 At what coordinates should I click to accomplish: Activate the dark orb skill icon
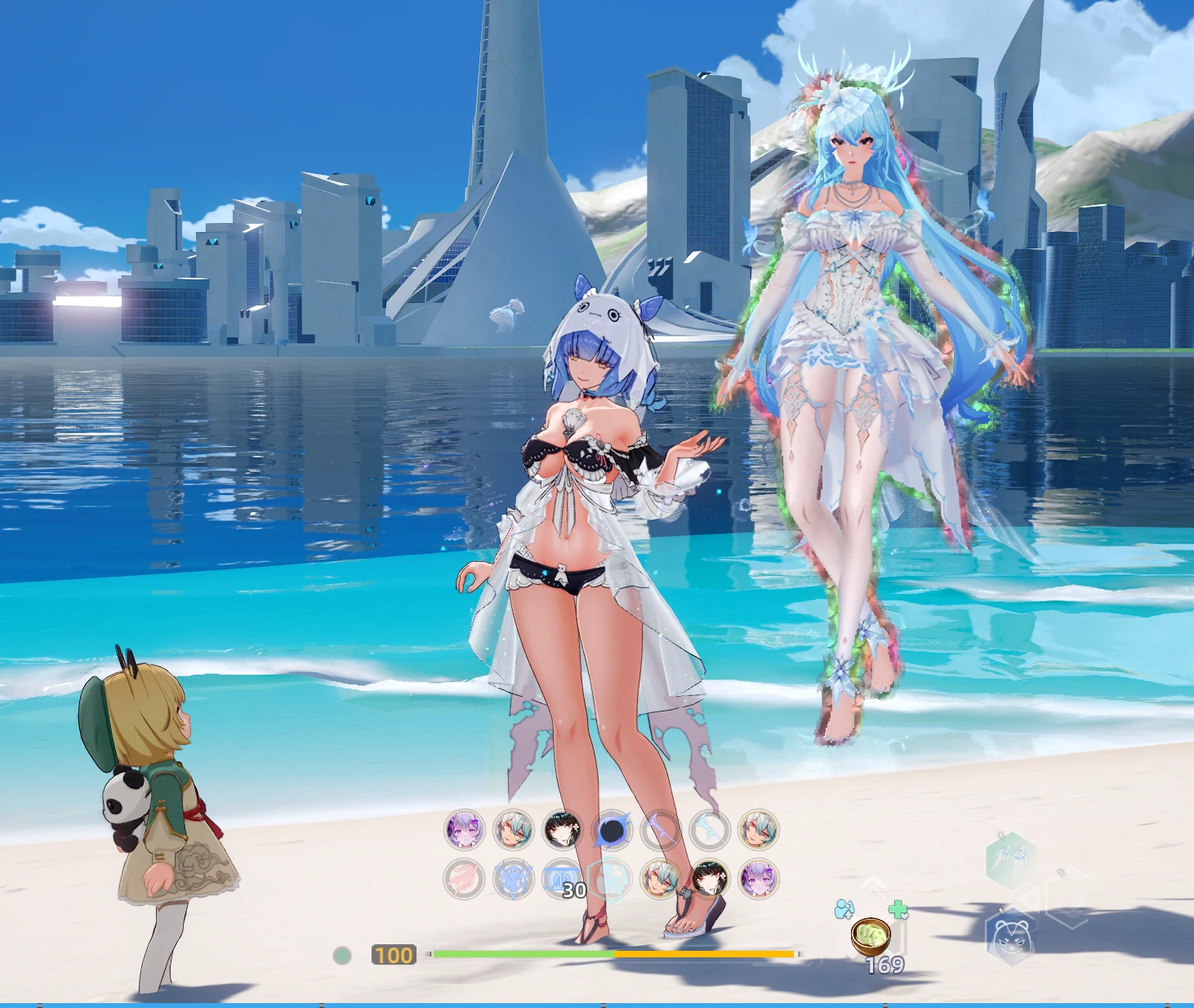click(x=612, y=831)
